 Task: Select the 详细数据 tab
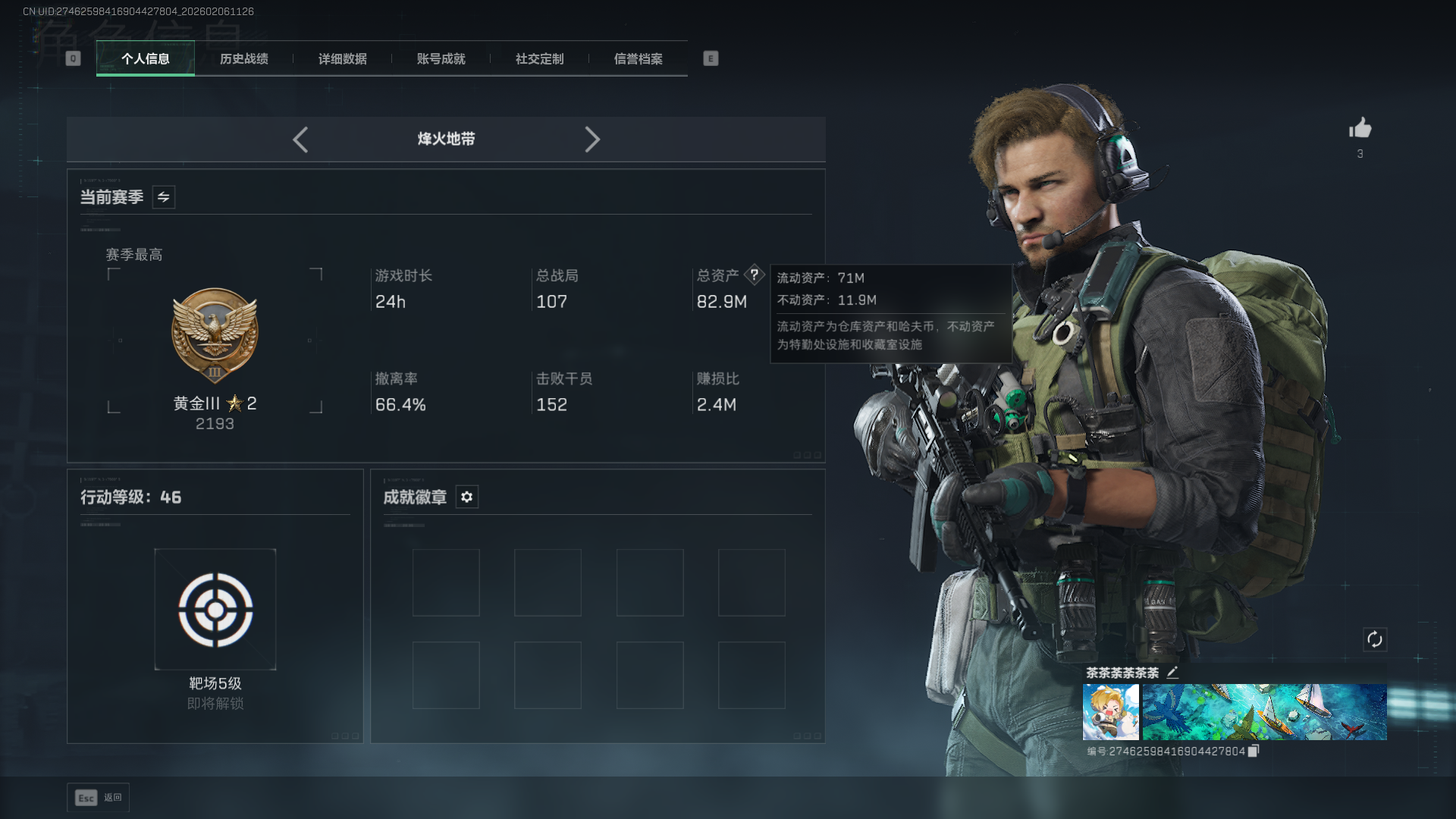click(343, 59)
